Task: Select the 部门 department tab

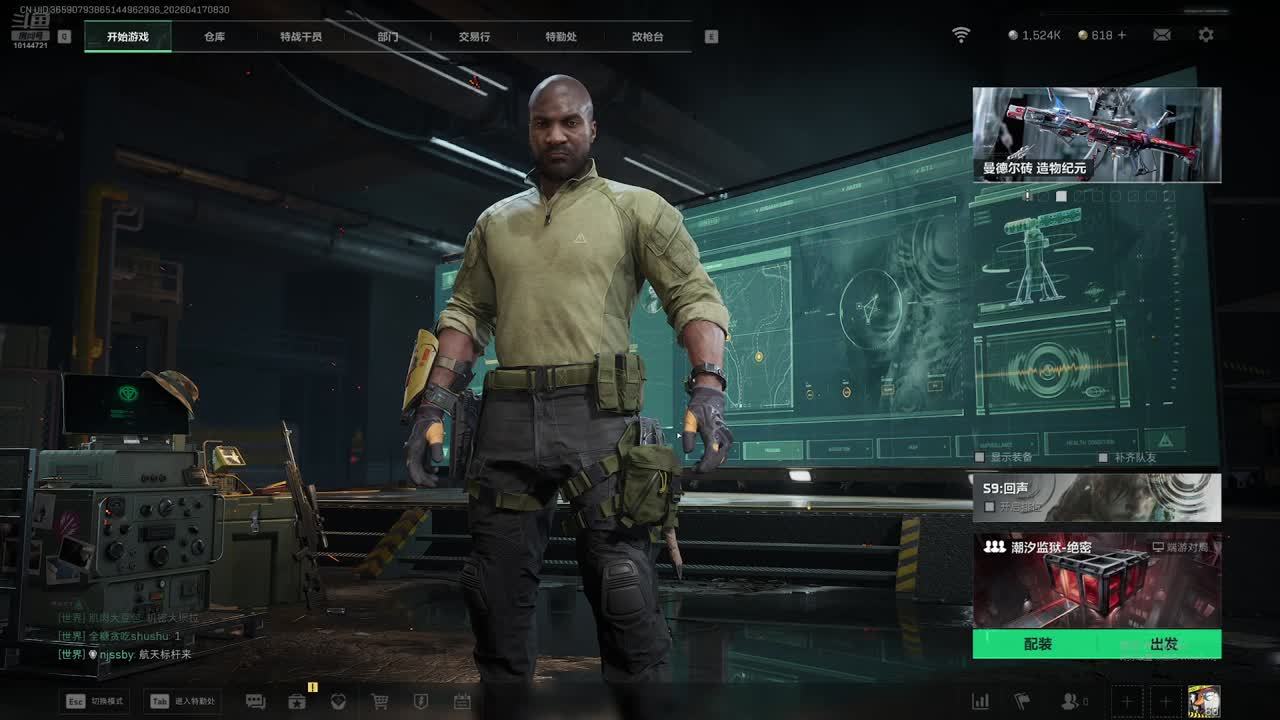Action: pos(388,37)
